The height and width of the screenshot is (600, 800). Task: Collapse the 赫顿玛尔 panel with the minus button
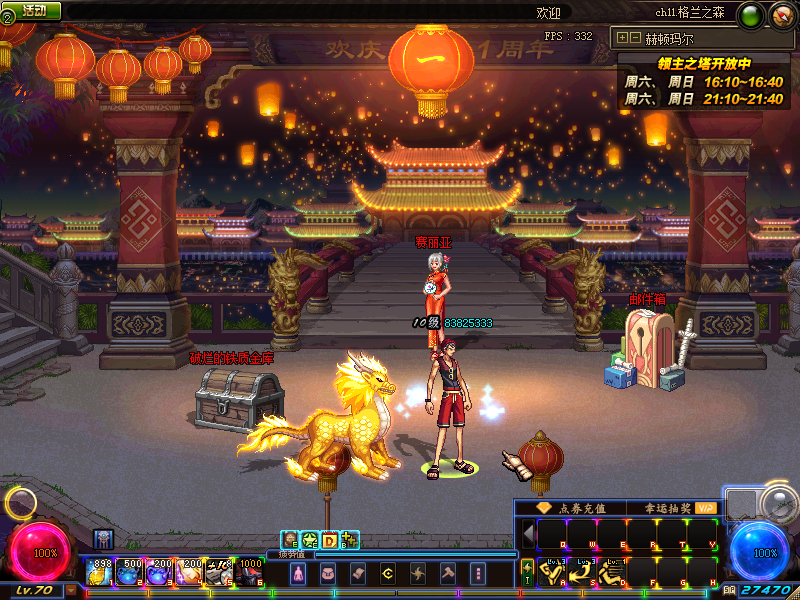point(635,38)
